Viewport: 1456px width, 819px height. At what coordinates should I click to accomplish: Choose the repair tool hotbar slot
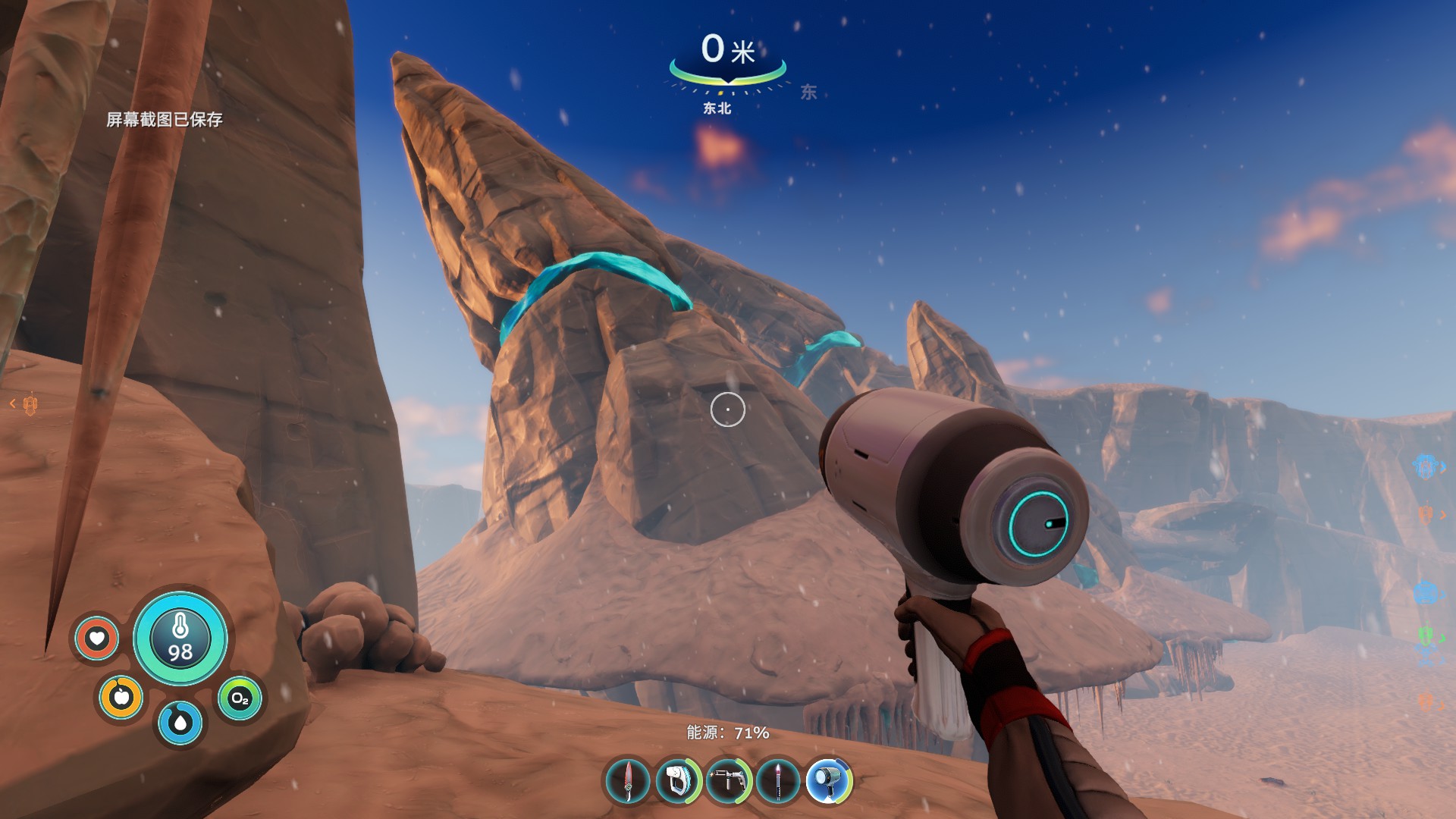click(728, 780)
